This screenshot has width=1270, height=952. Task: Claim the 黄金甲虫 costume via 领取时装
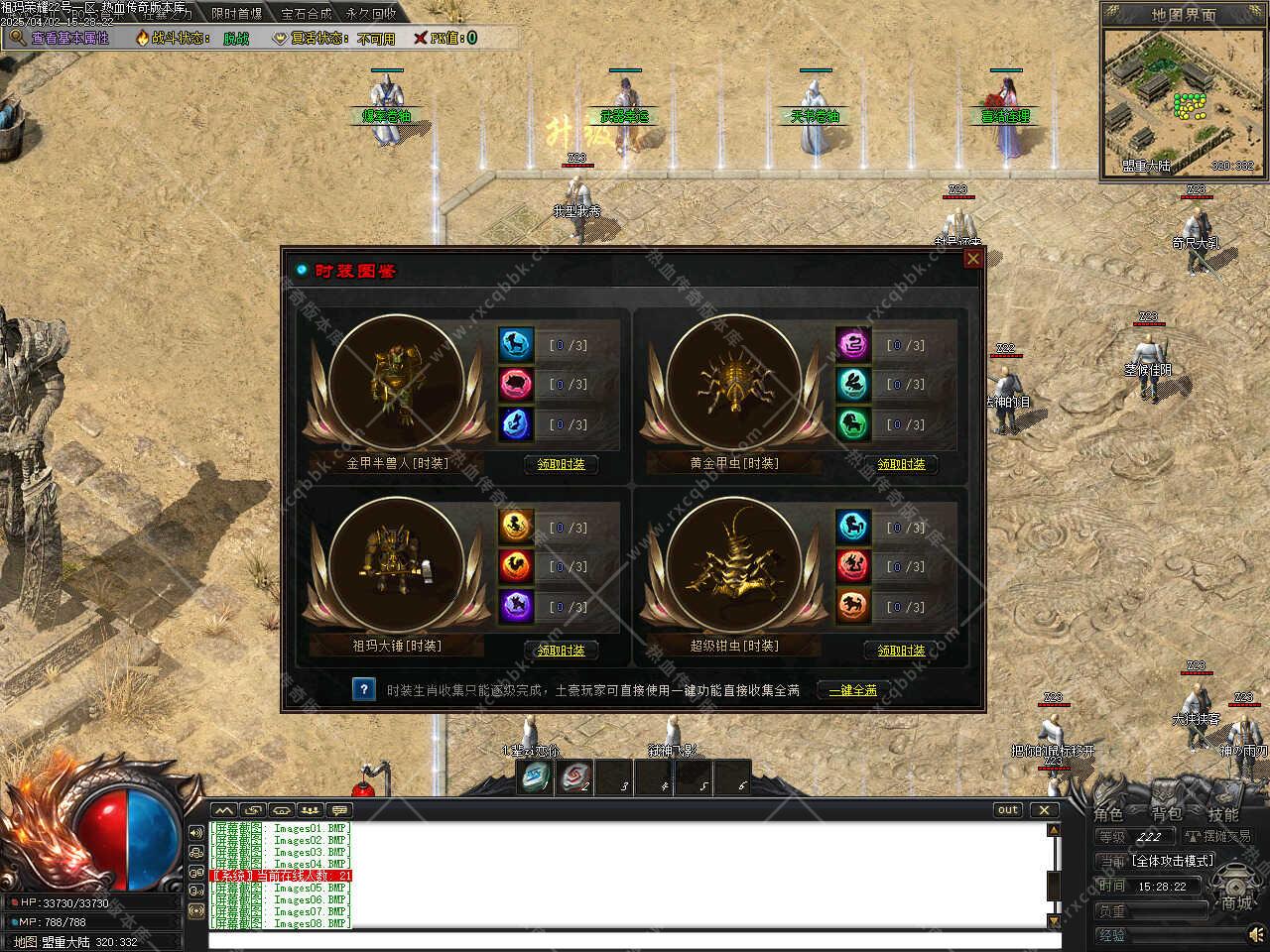pyautogui.click(x=901, y=464)
